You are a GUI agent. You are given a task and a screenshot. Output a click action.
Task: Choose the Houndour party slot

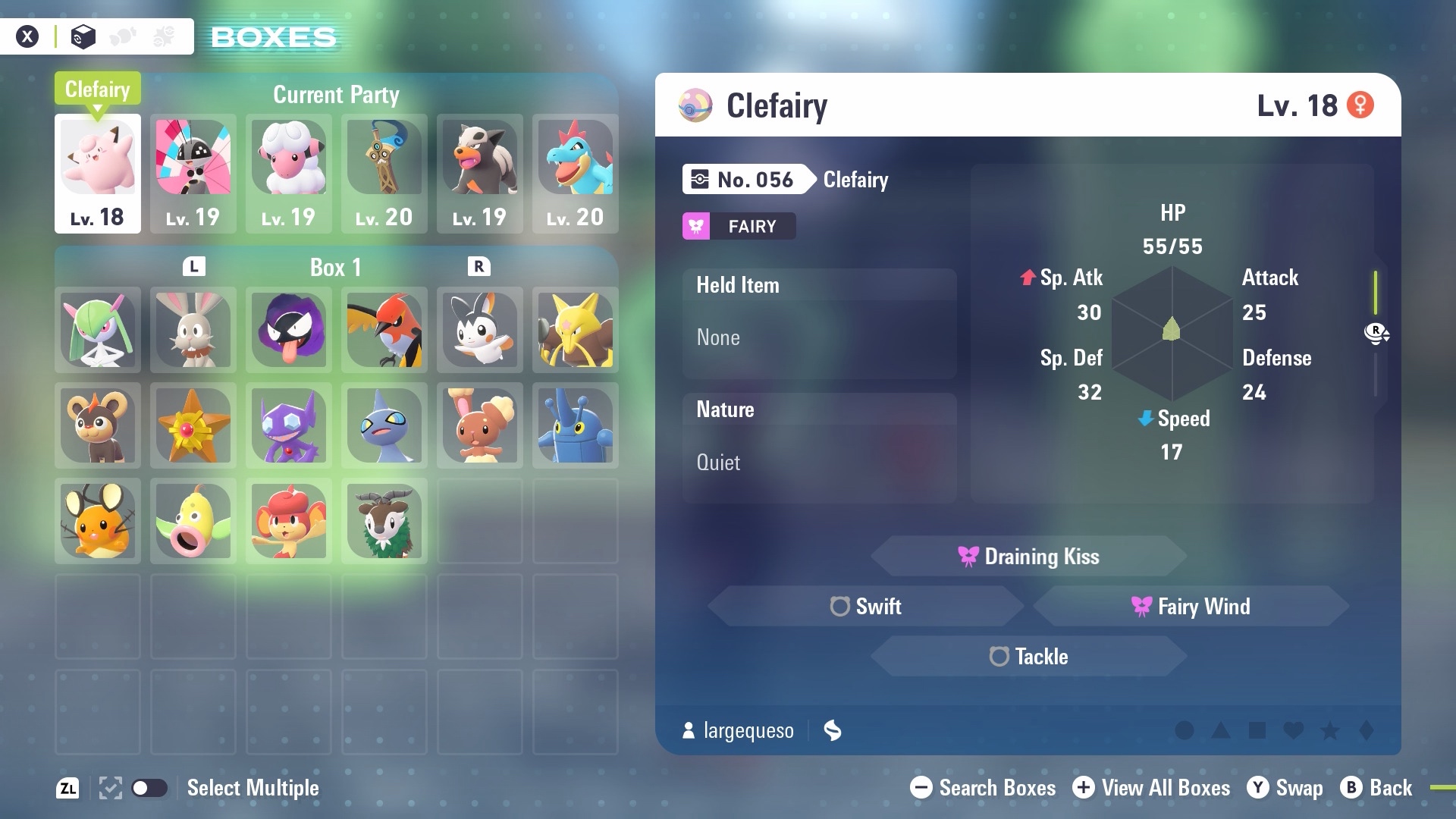(480, 173)
